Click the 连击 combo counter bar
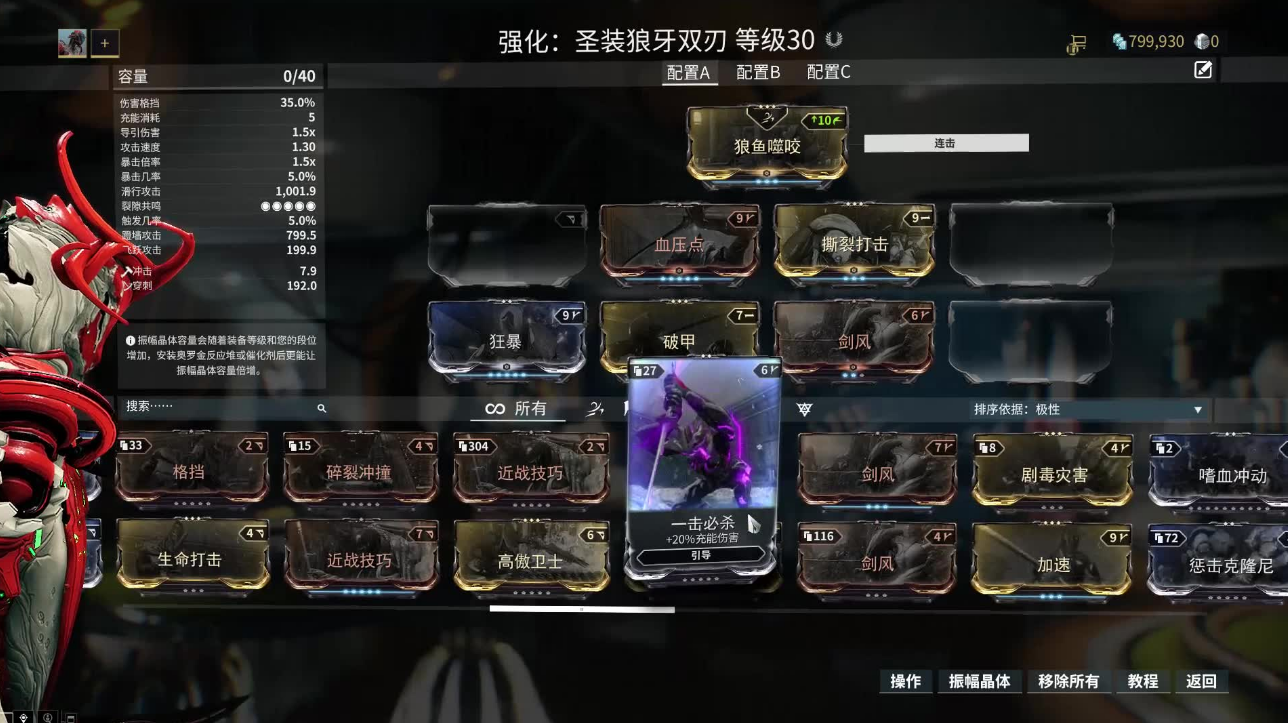The image size is (1288, 723). click(x=944, y=142)
